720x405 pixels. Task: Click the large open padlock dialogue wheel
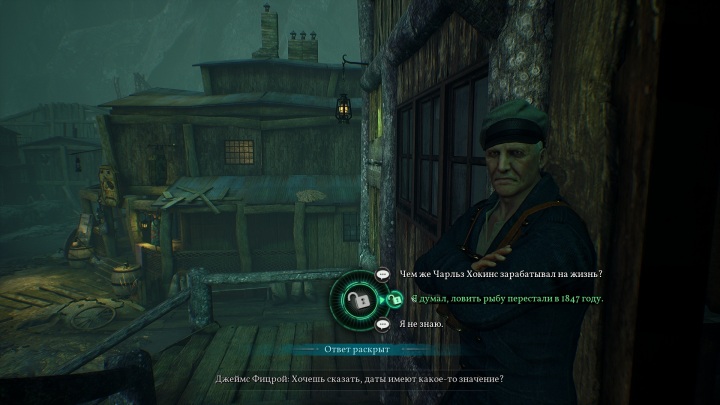point(358,299)
